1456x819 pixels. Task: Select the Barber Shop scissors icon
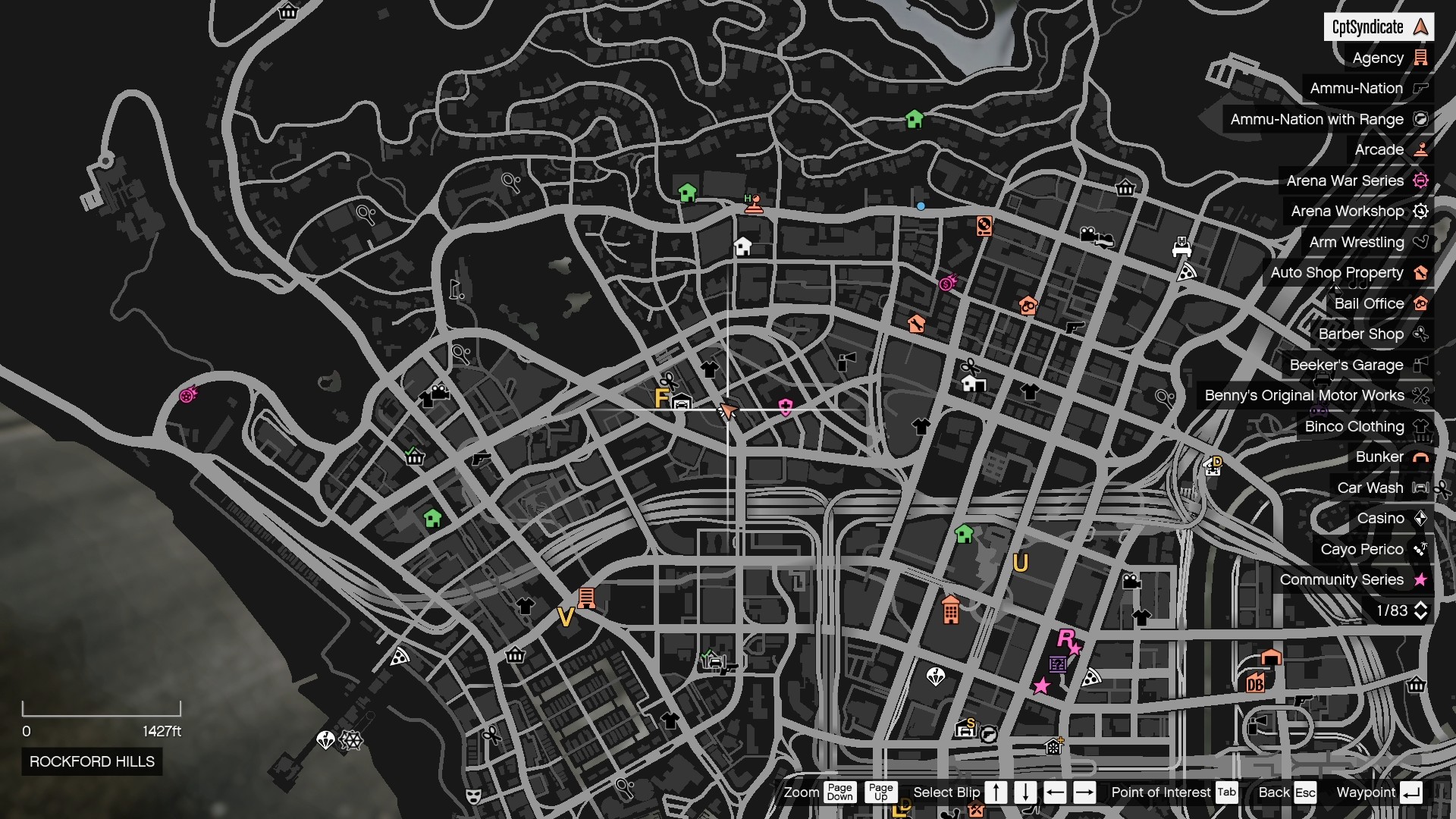(x=1423, y=334)
